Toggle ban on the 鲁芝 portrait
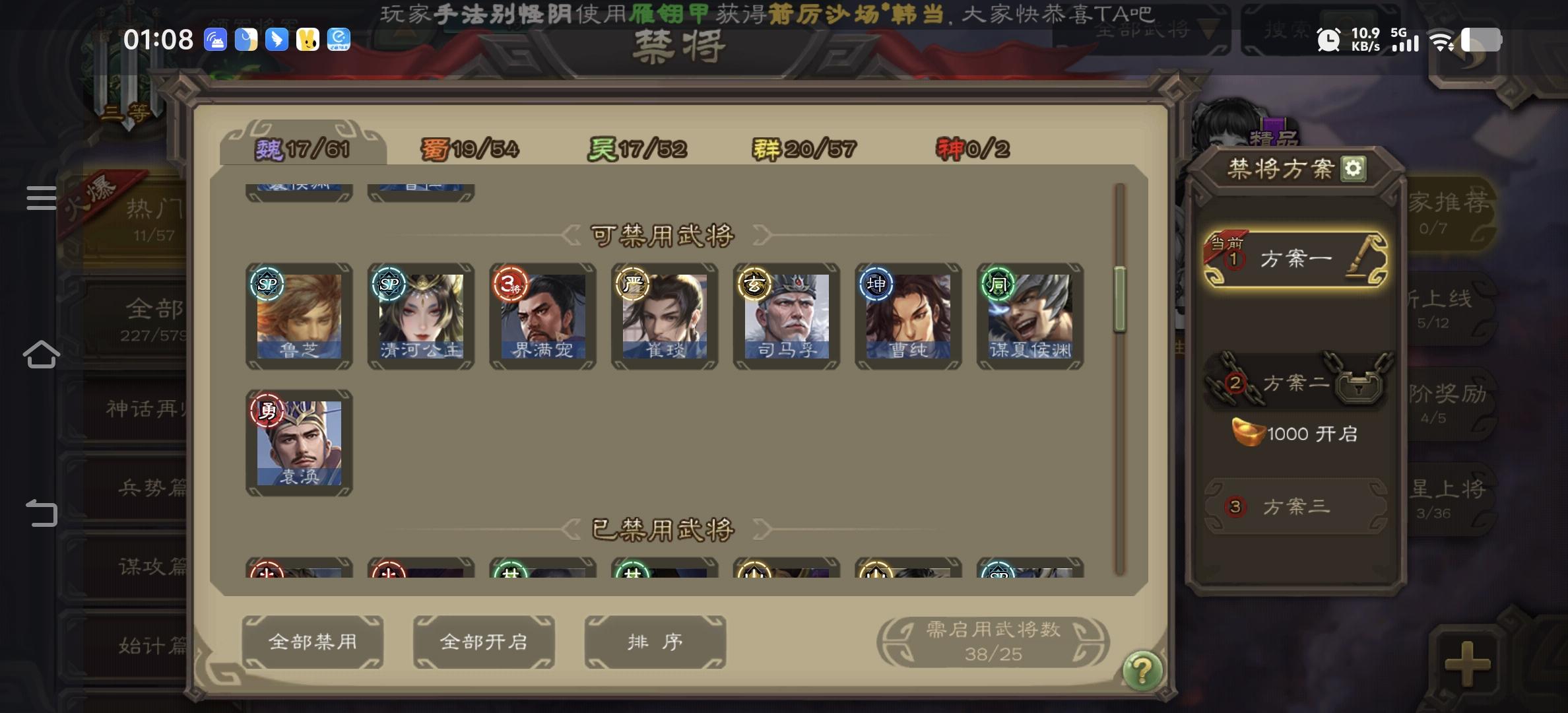Screen dimensions: 1568x713 [x=299, y=316]
